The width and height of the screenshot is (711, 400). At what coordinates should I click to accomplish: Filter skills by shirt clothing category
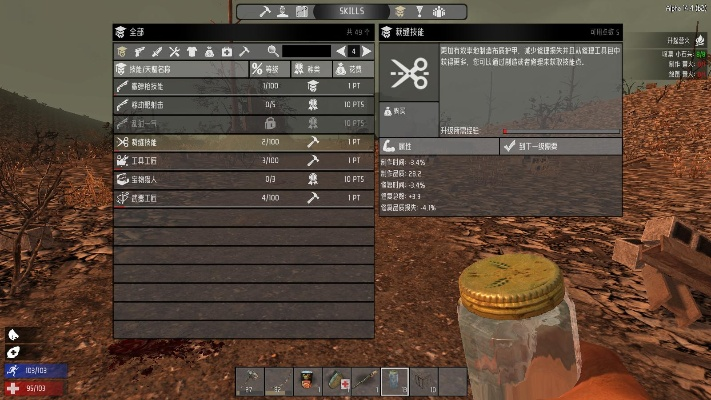[192, 50]
